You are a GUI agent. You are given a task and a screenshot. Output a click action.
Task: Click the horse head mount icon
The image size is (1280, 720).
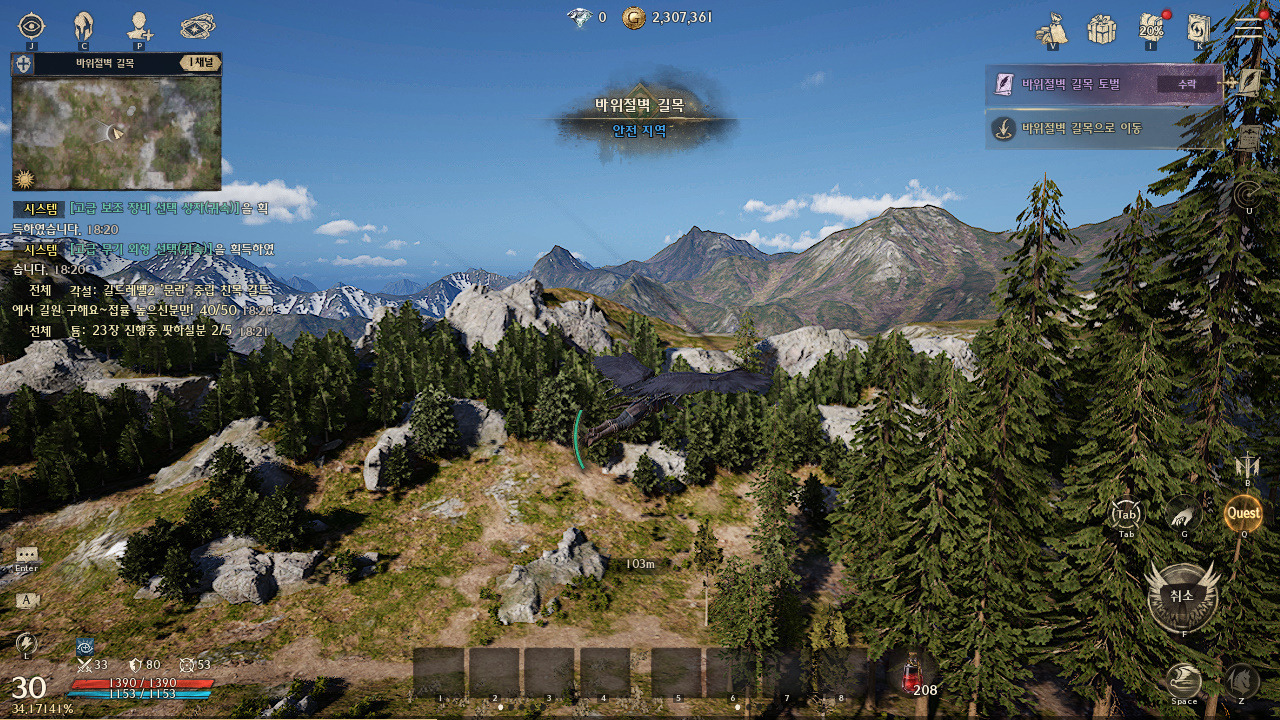pos(1242,681)
